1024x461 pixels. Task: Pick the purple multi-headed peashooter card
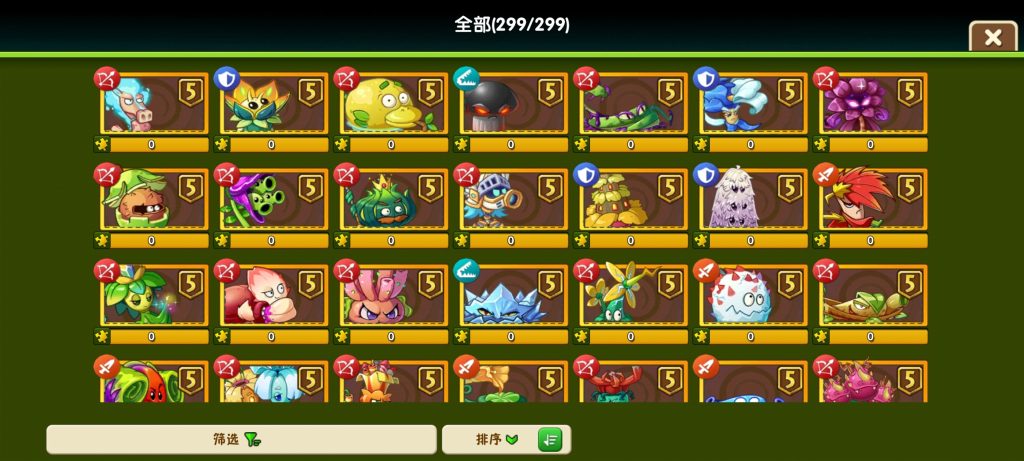272,201
